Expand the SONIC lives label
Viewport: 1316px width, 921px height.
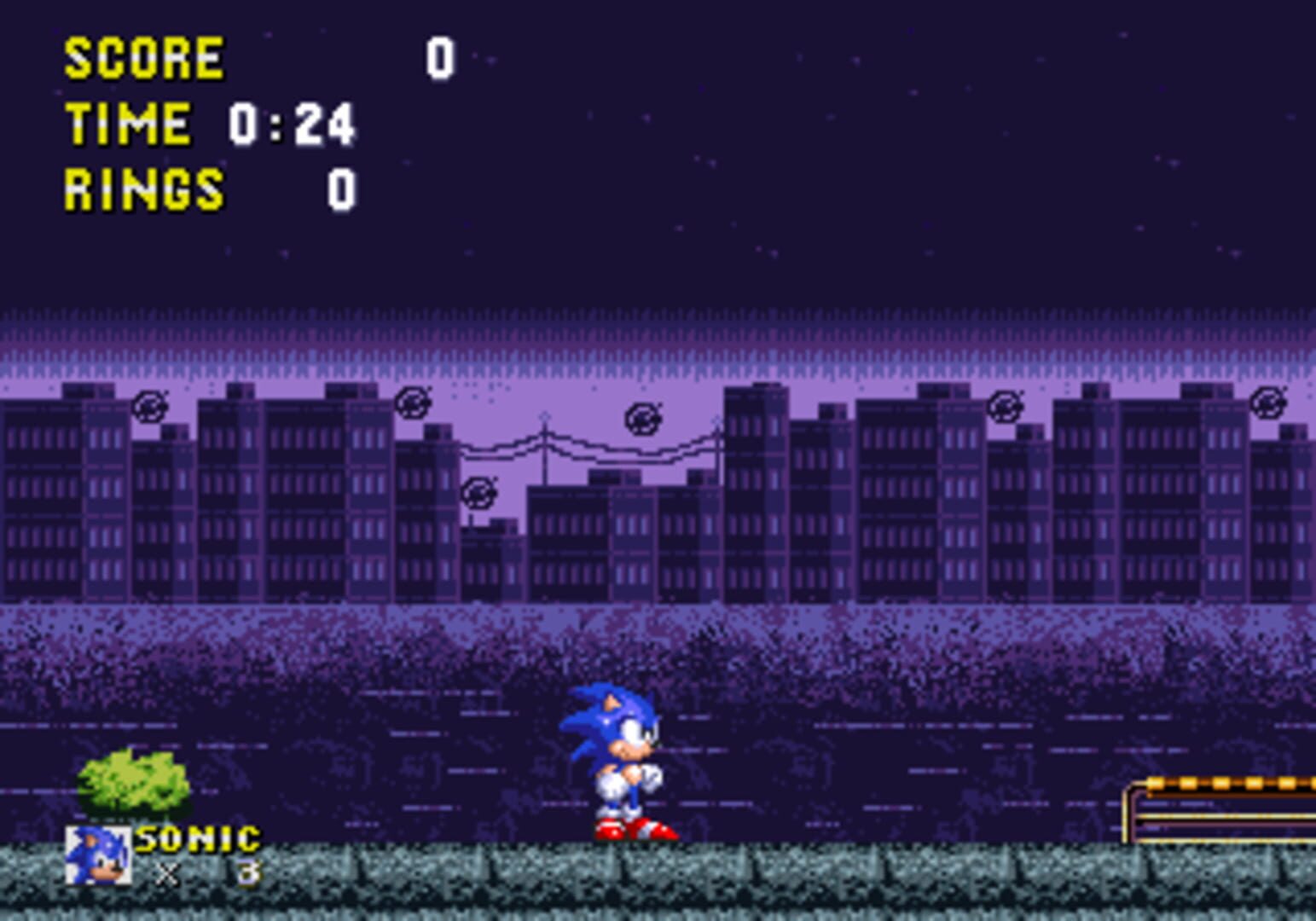pos(198,838)
